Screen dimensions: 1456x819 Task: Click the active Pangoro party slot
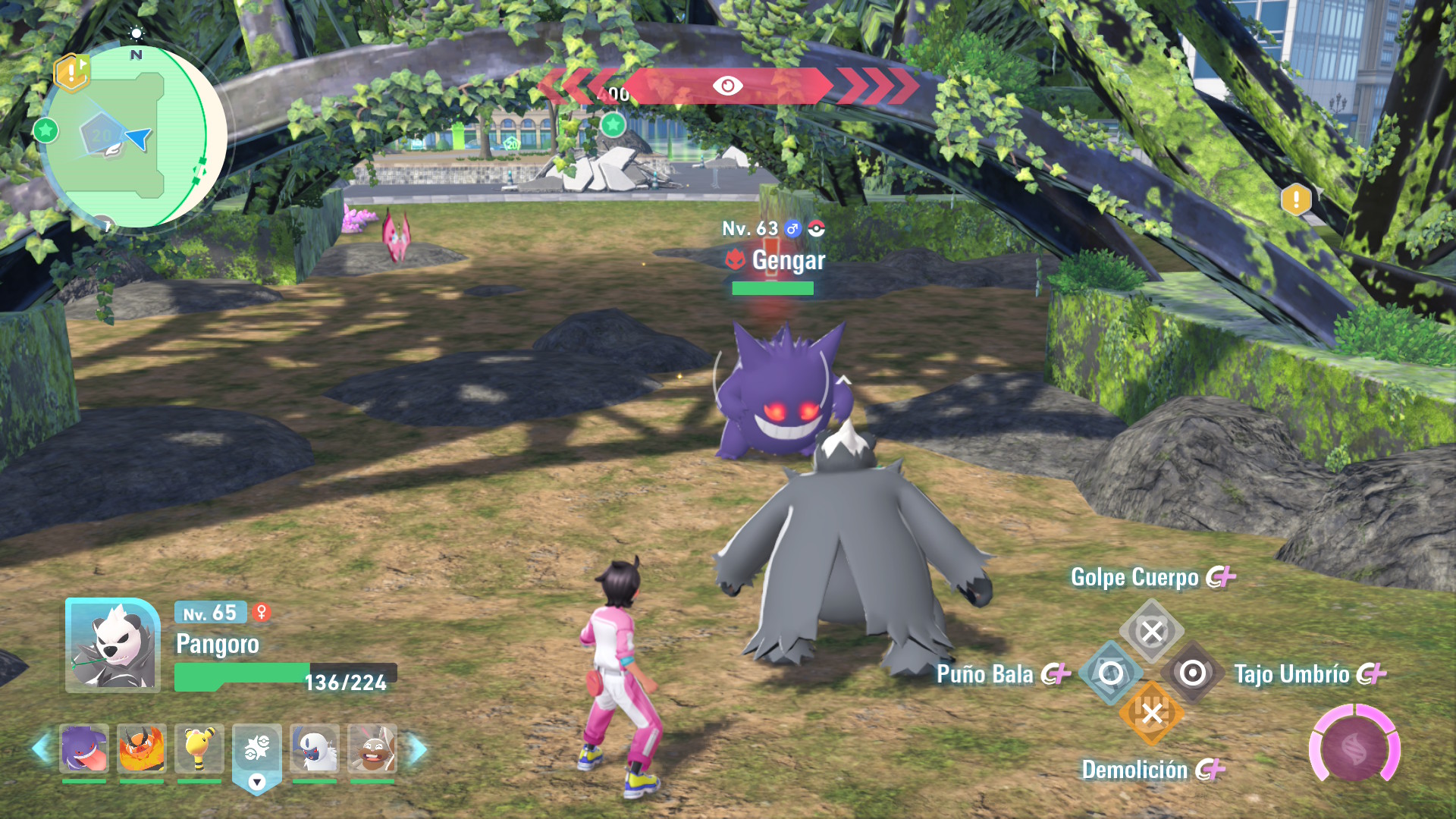coord(257,751)
